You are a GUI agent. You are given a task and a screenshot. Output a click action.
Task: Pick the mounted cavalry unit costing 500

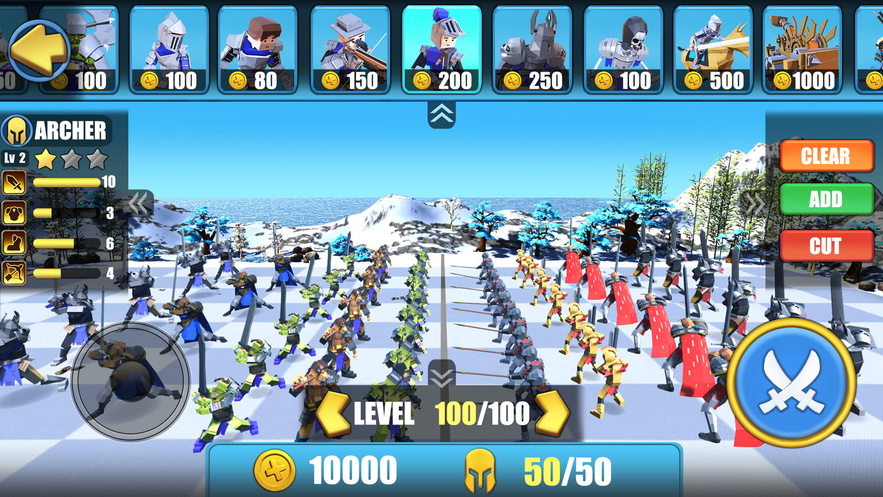[x=713, y=49]
